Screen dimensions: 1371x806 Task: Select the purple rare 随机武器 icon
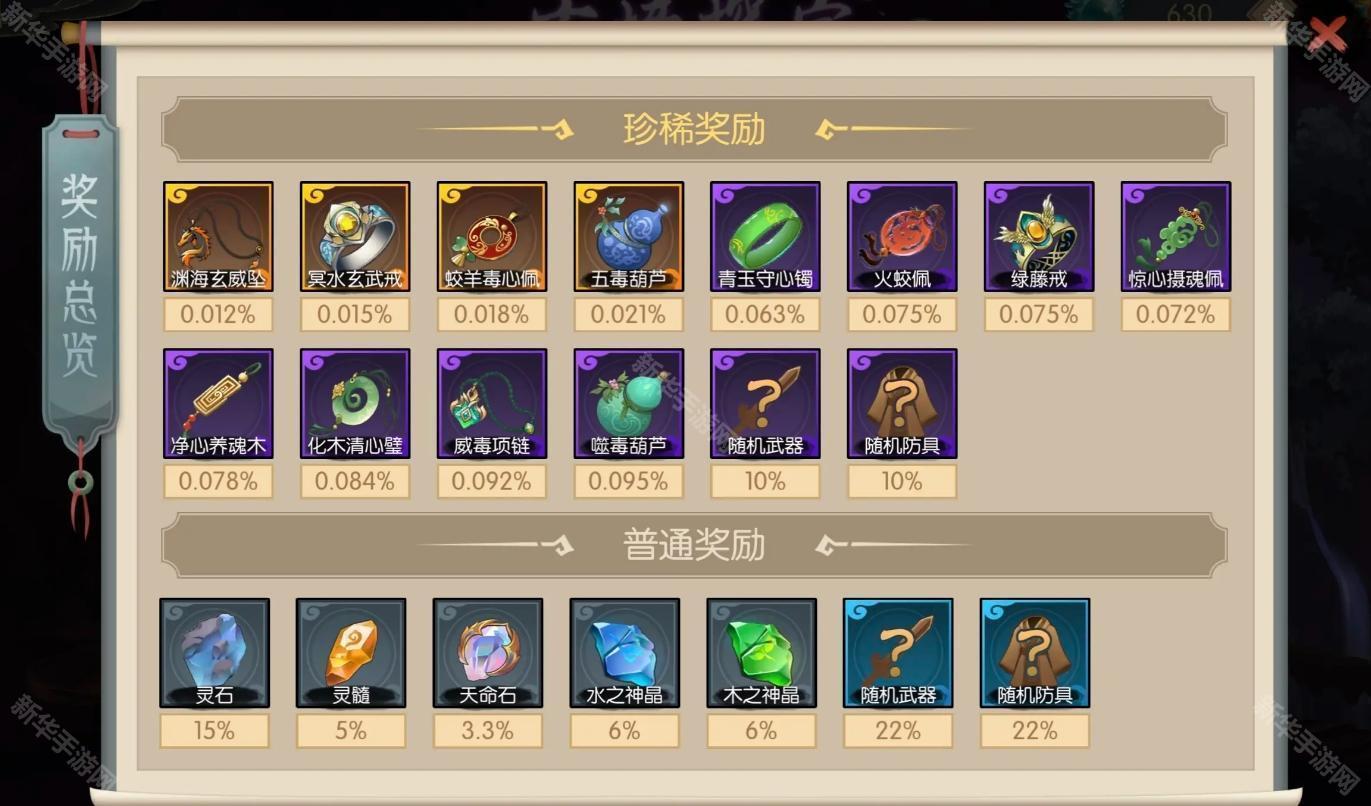tap(765, 403)
